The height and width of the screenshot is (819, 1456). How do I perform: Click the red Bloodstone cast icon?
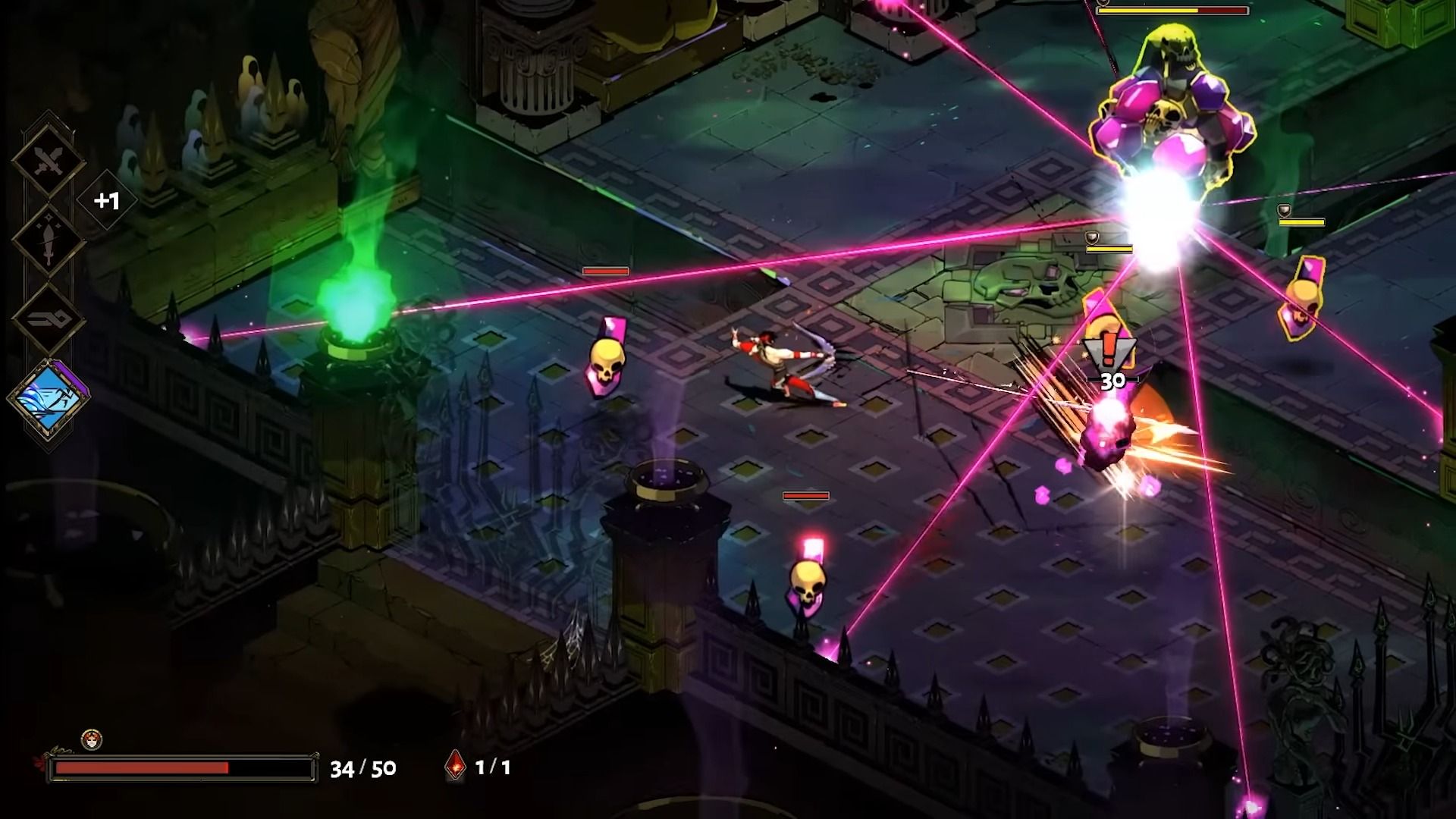[454, 767]
